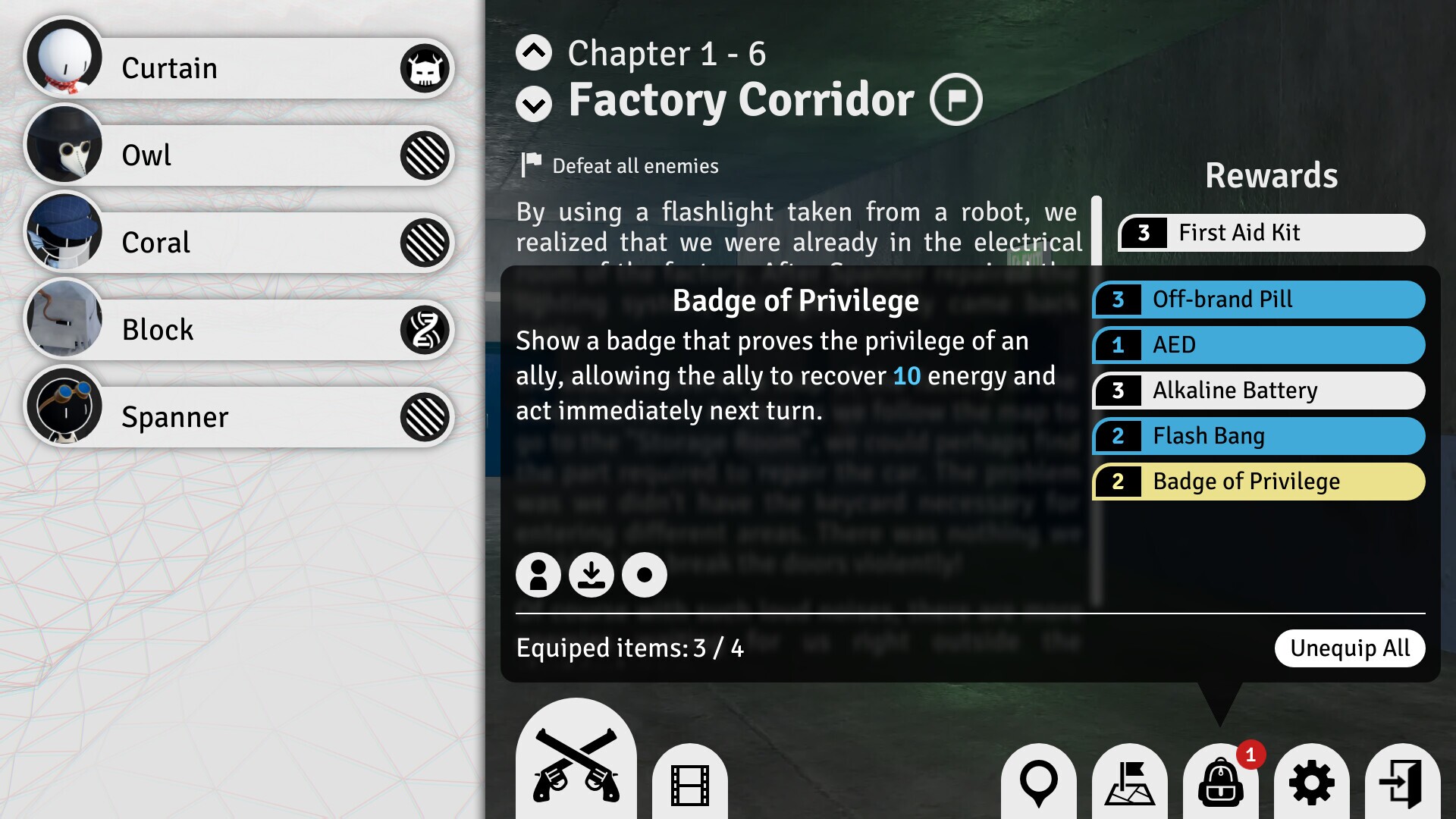
Task: Select the Flash Bang item
Action: pyautogui.click(x=1259, y=436)
